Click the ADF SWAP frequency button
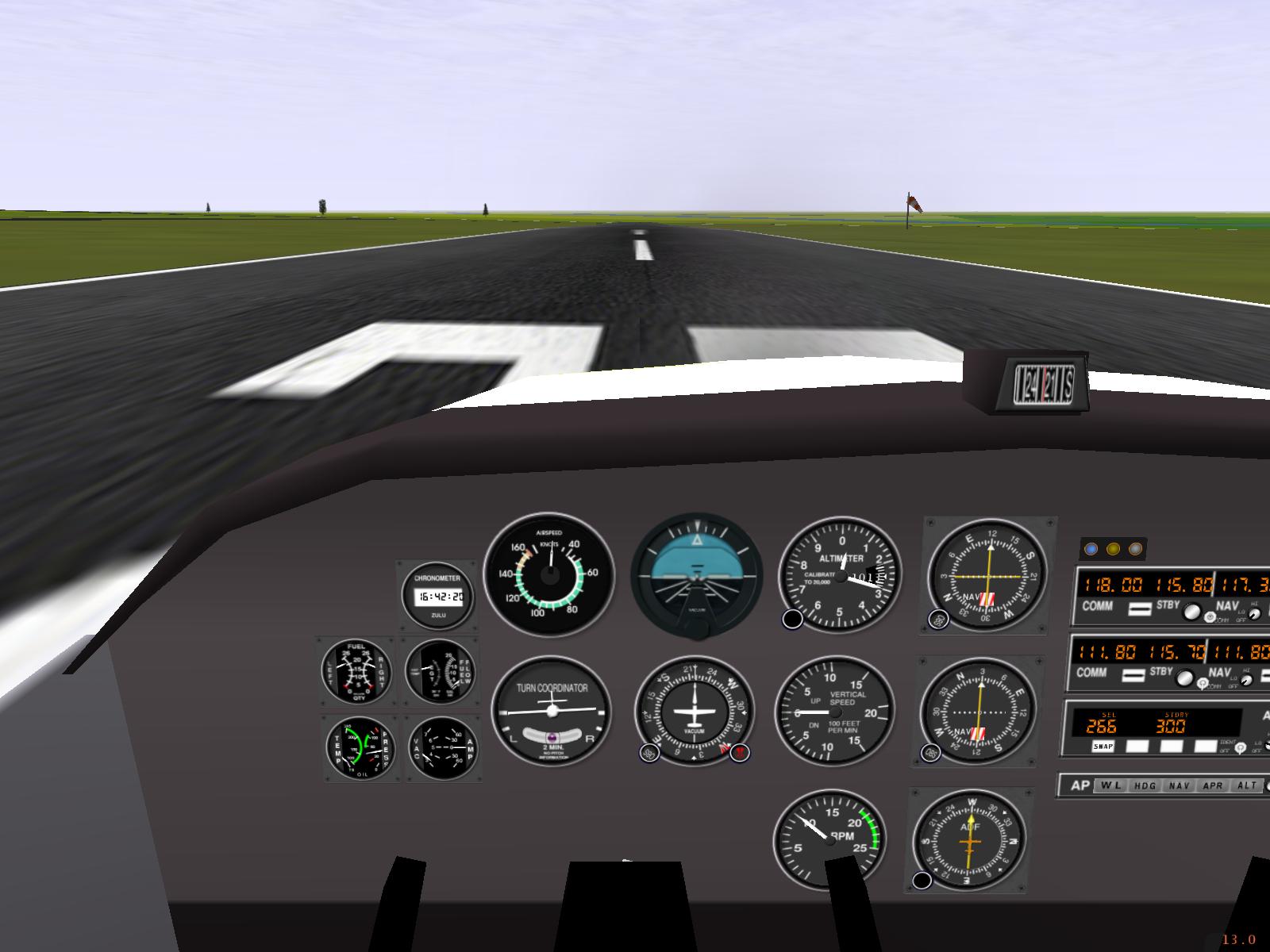Image resolution: width=1270 pixels, height=952 pixels. click(x=1103, y=747)
